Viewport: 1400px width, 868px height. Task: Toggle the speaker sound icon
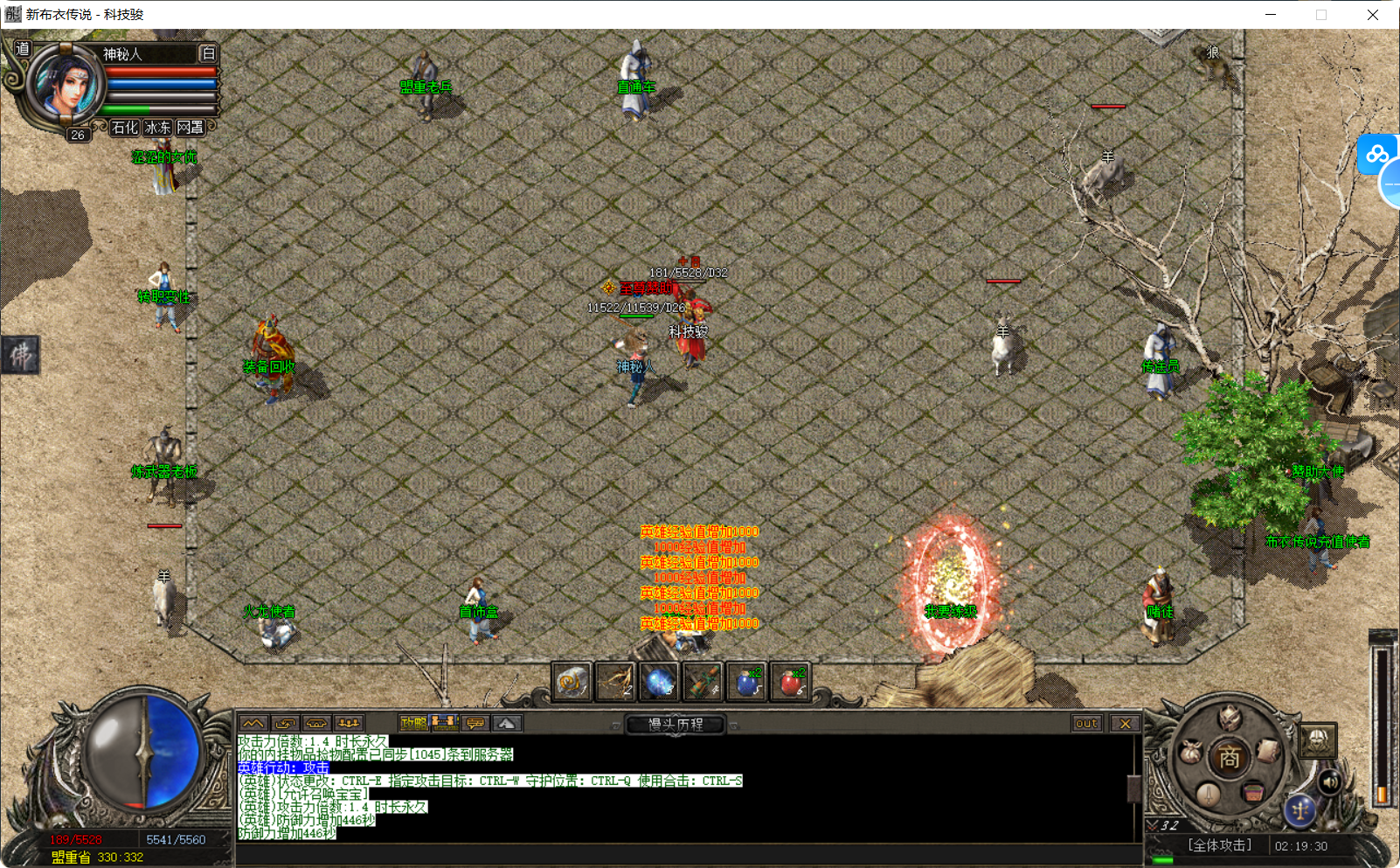(x=1330, y=782)
